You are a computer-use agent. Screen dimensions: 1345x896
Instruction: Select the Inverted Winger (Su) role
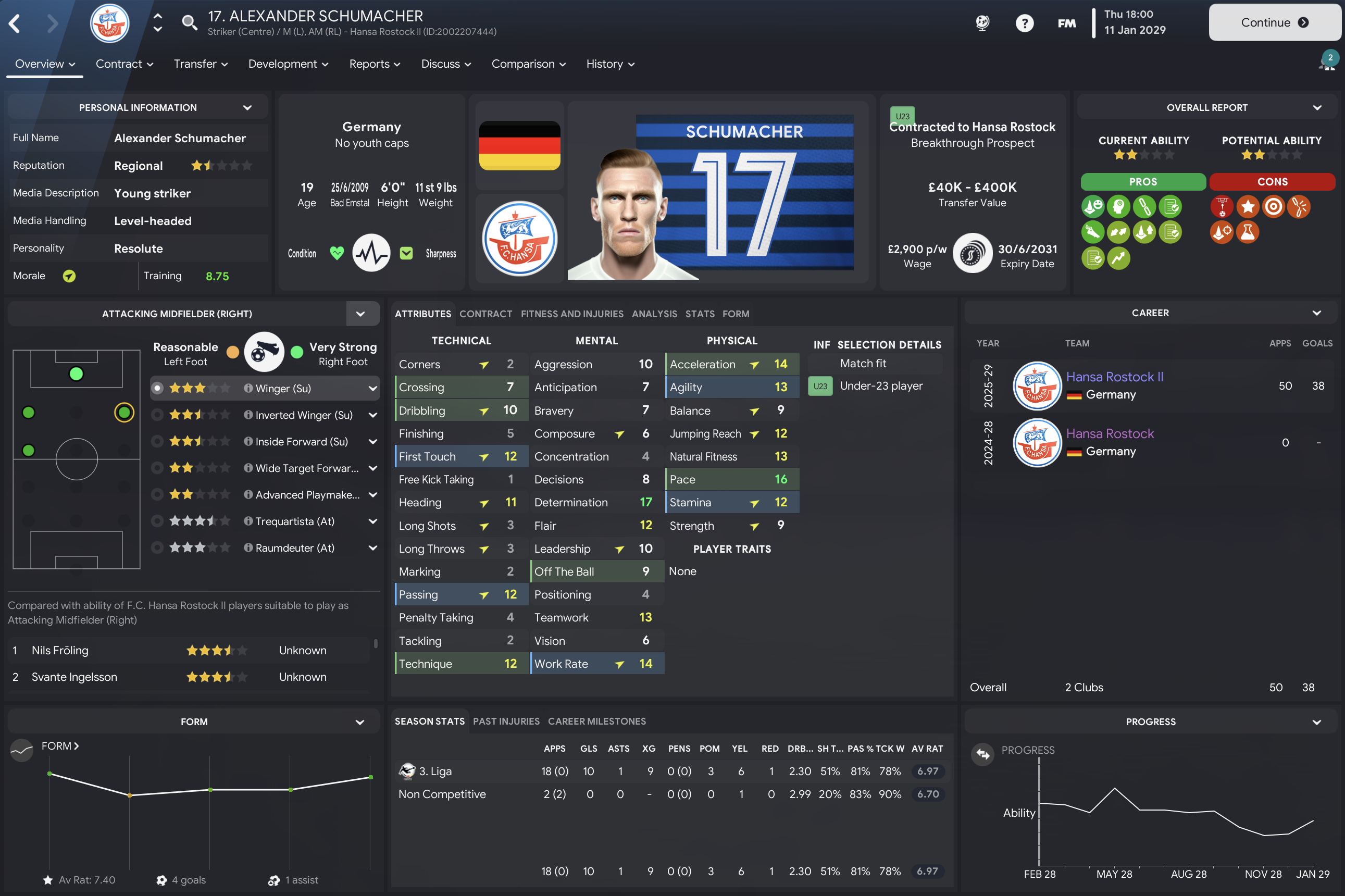coord(158,415)
